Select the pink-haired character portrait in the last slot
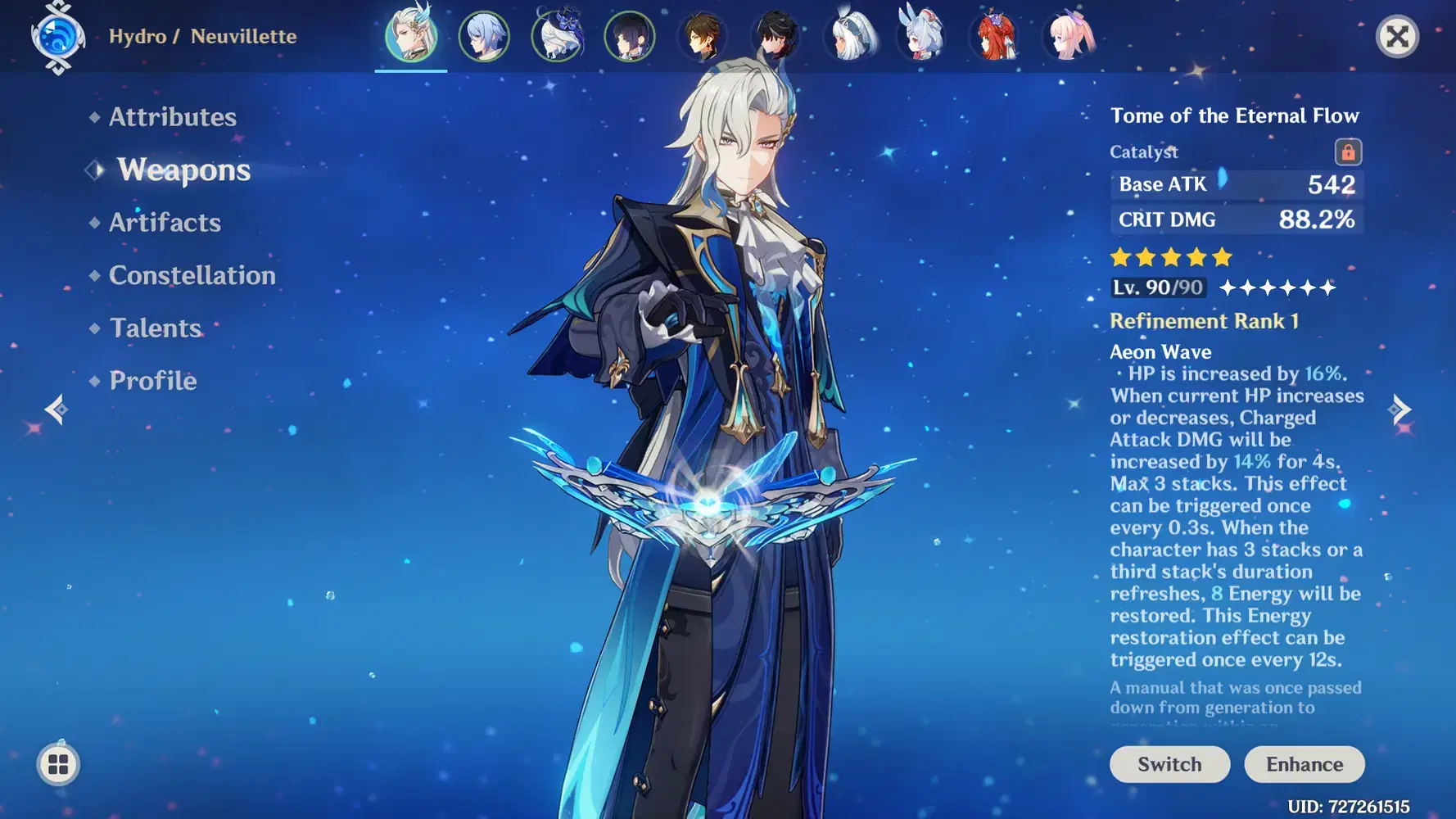 coord(1069,37)
